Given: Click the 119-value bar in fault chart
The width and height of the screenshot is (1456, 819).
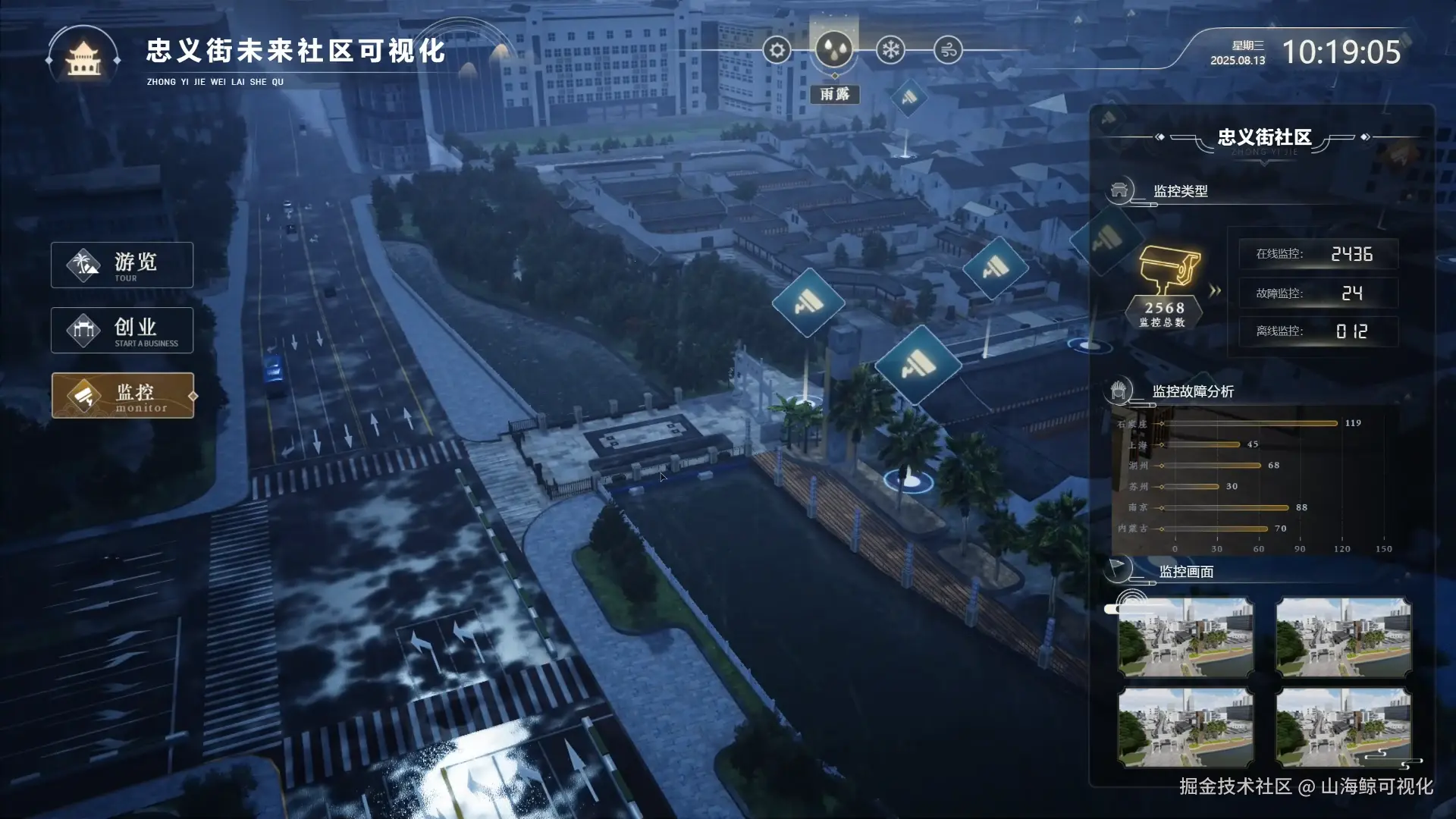Looking at the screenshot, I should pyautogui.click(x=1250, y=423).
